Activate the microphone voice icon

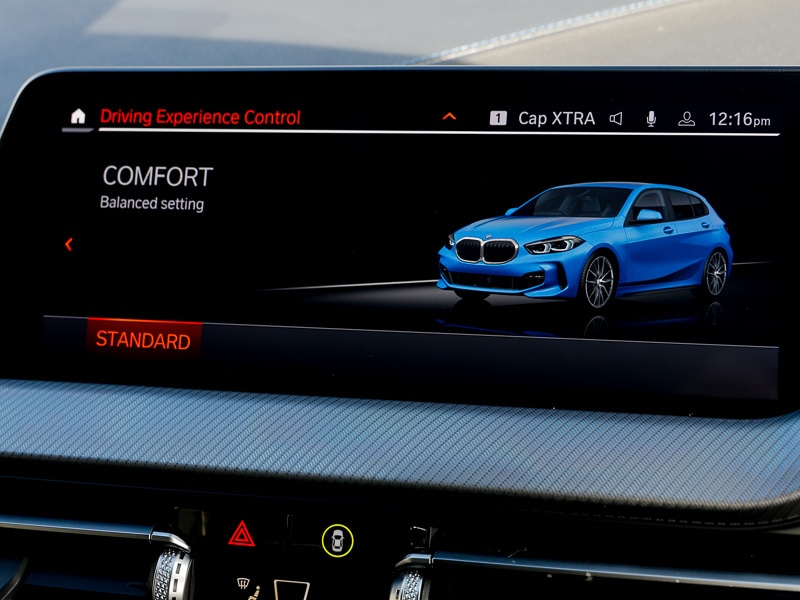(x=651, y=118)
